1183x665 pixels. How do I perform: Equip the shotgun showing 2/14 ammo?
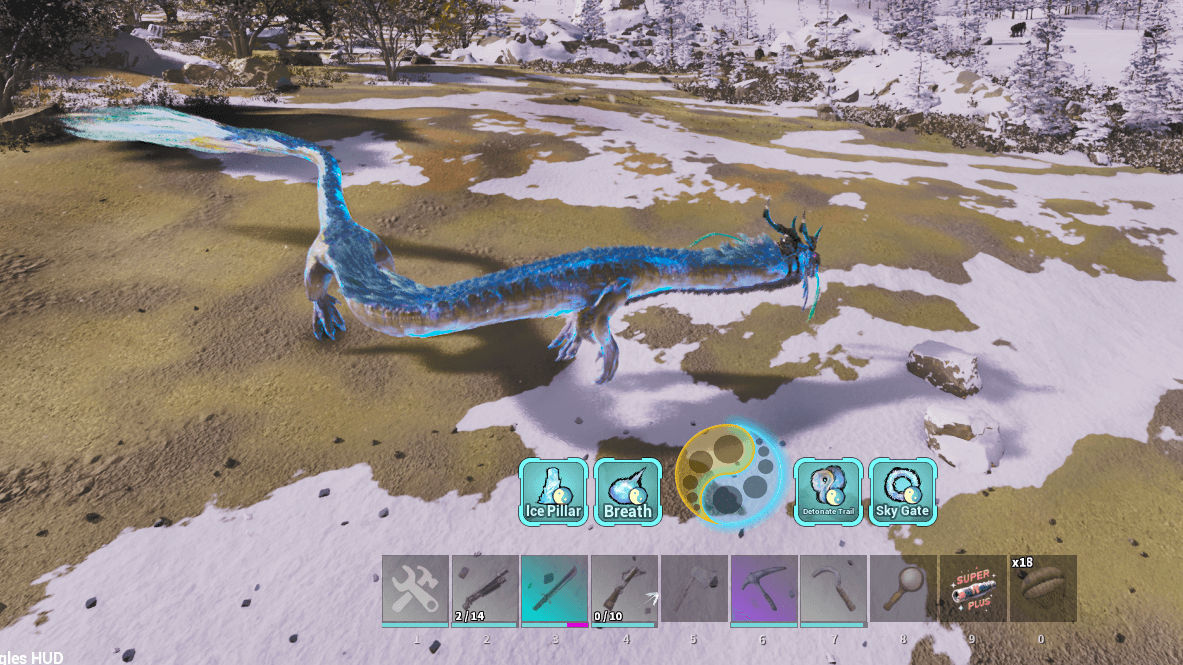tap(485, 589)
